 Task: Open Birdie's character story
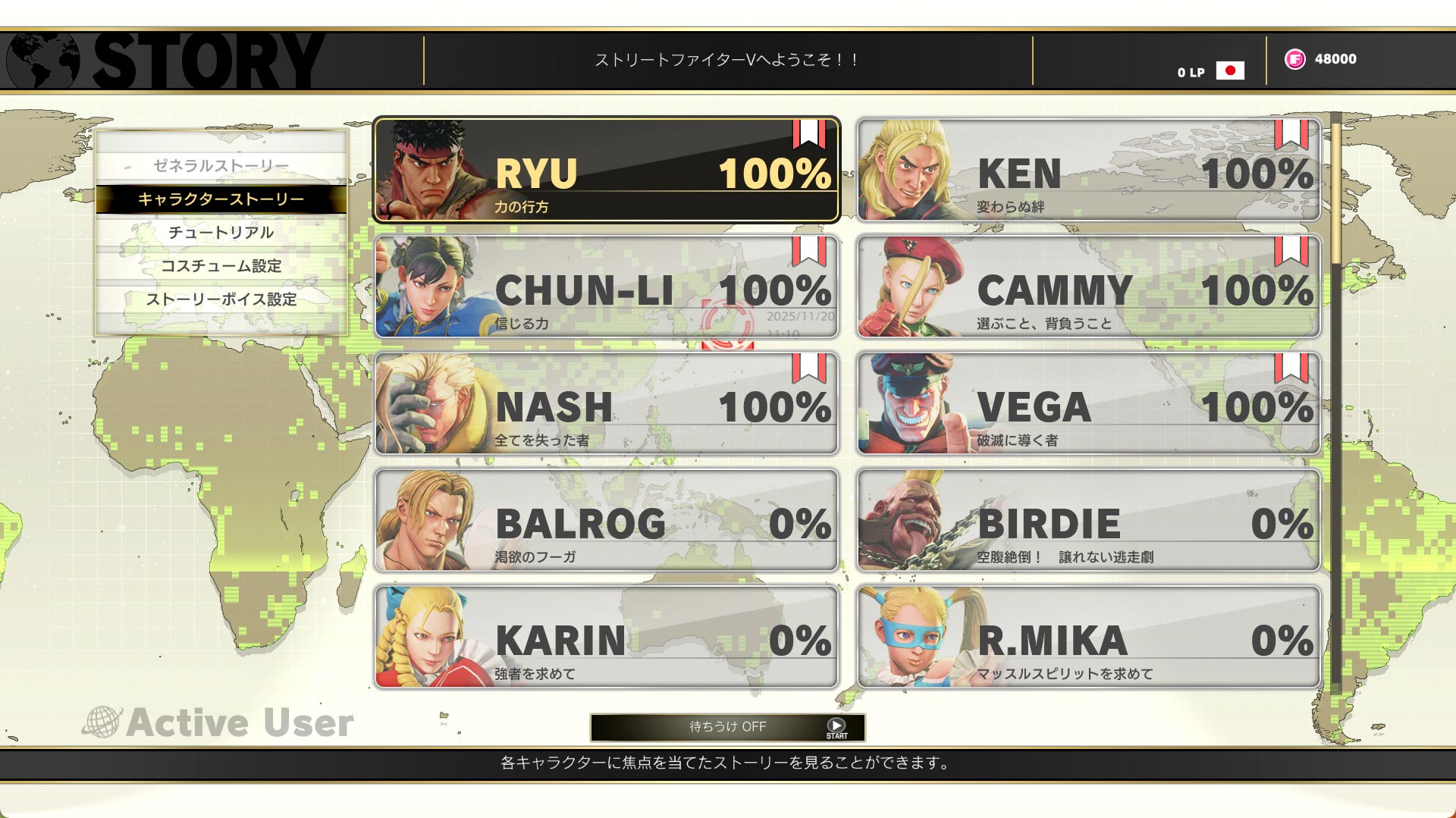[x=1089, y=520]
